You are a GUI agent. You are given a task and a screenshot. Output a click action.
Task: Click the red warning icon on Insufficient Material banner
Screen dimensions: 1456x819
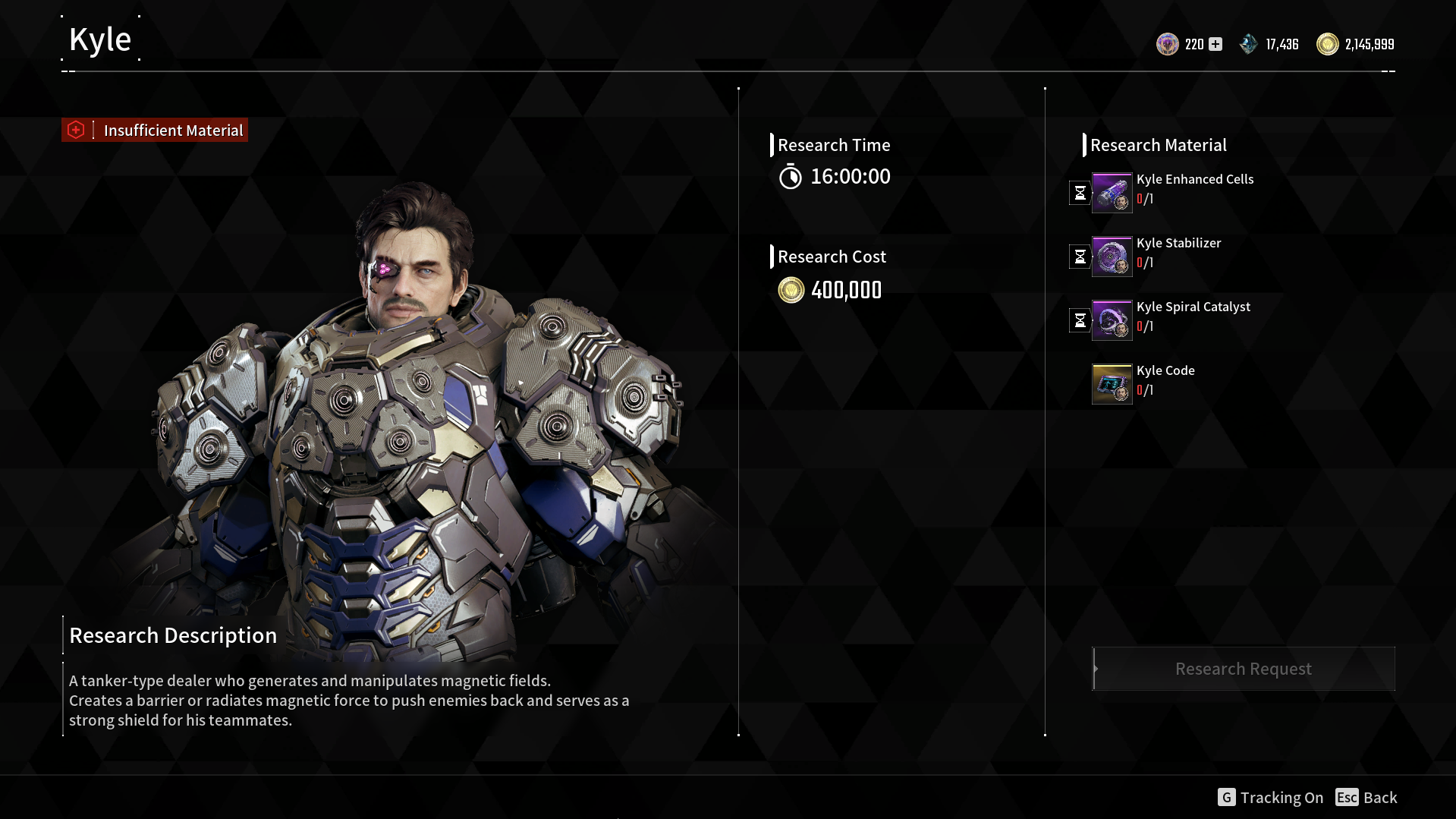[76, 129]
